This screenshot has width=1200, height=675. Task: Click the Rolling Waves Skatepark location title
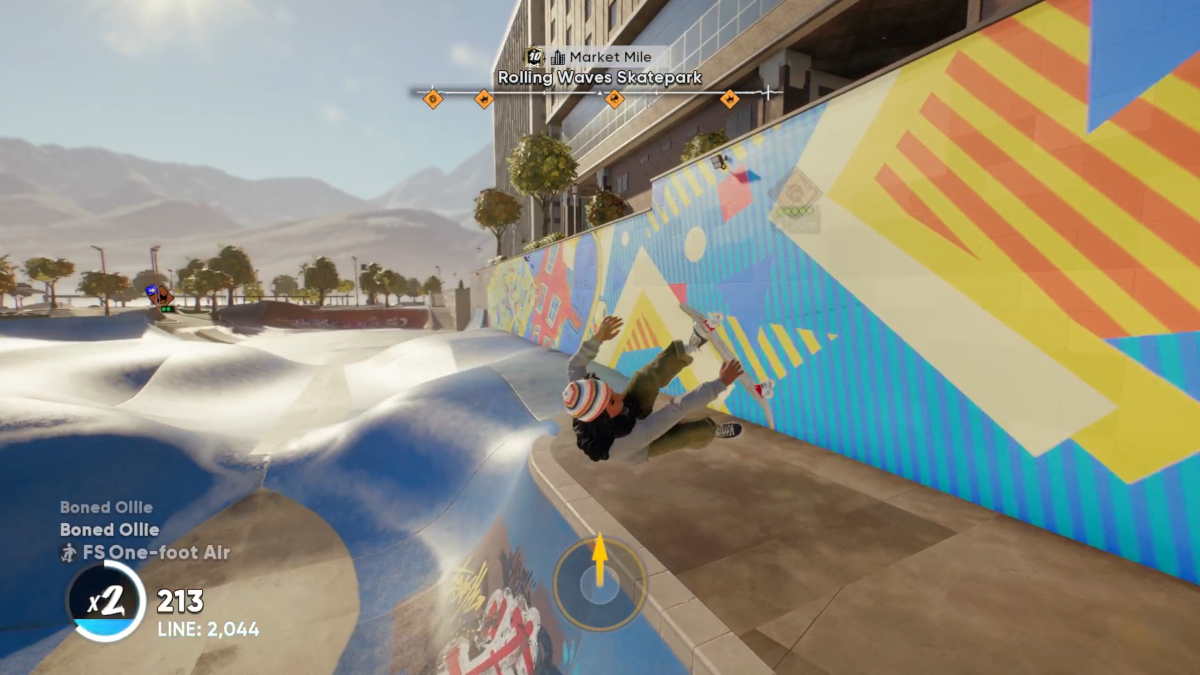click(599, 77)
